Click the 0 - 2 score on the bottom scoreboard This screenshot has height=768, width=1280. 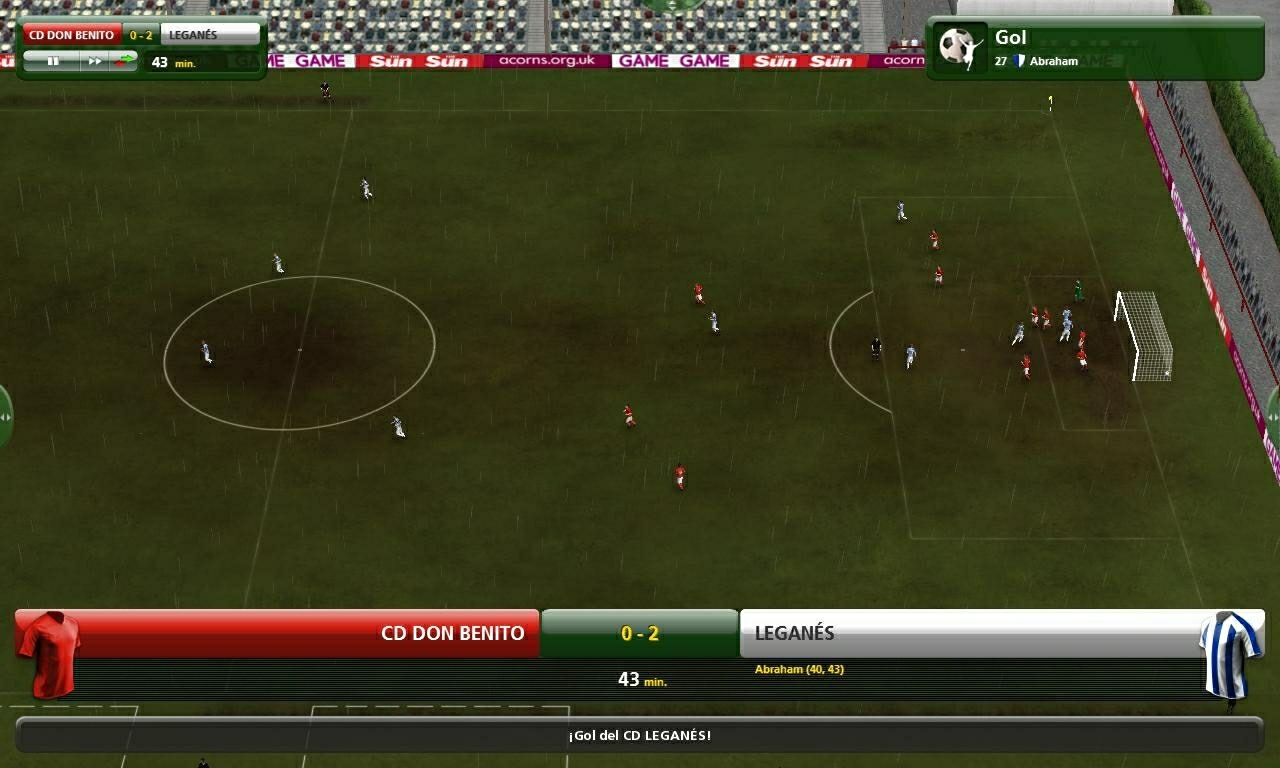(x=640, y=633)
